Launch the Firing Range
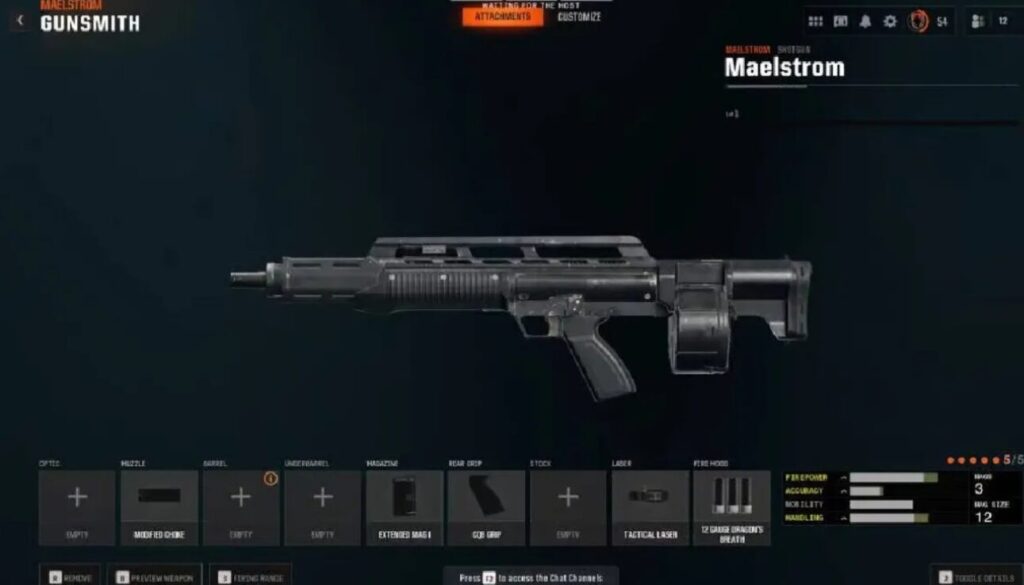This screenshot has height=585, width=1024. [249, 576]
